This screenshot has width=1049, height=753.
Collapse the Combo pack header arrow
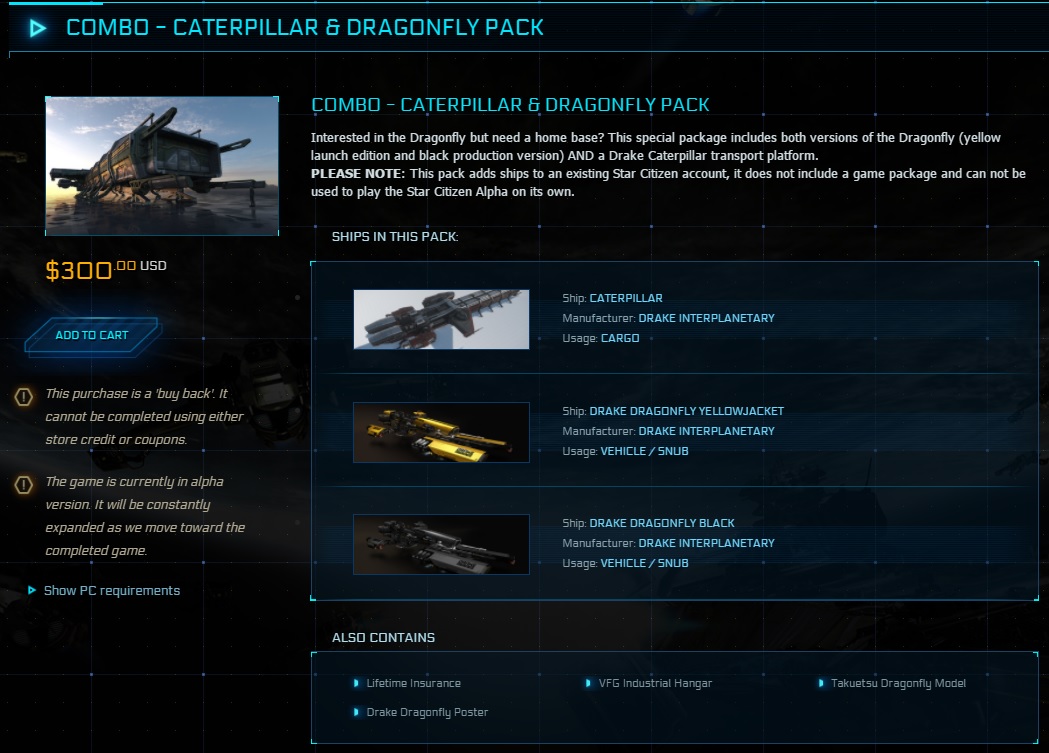[38, 28]
